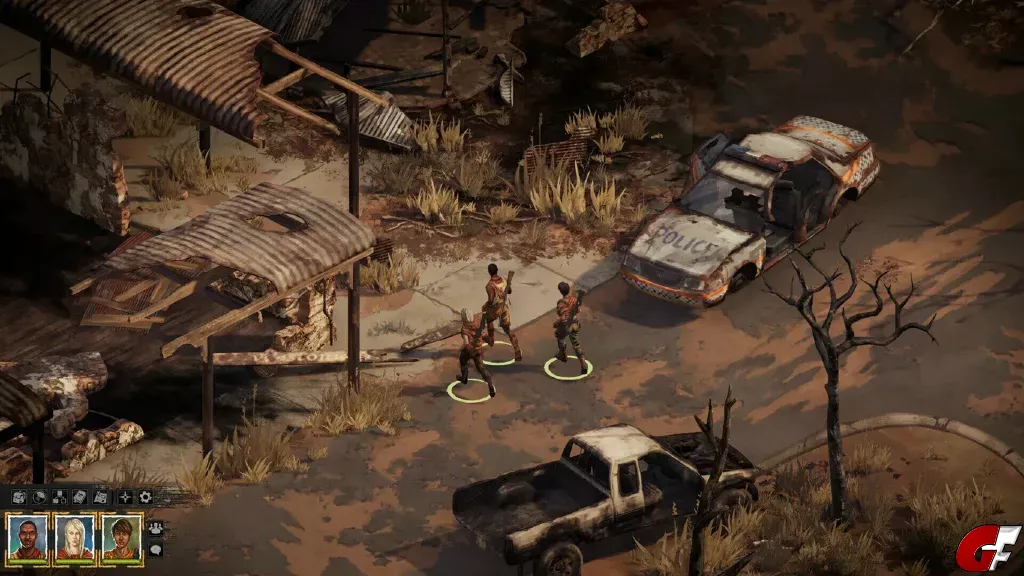Click the linked boxes icon in toolbar

pyautogui.click(x=59, y=496)
